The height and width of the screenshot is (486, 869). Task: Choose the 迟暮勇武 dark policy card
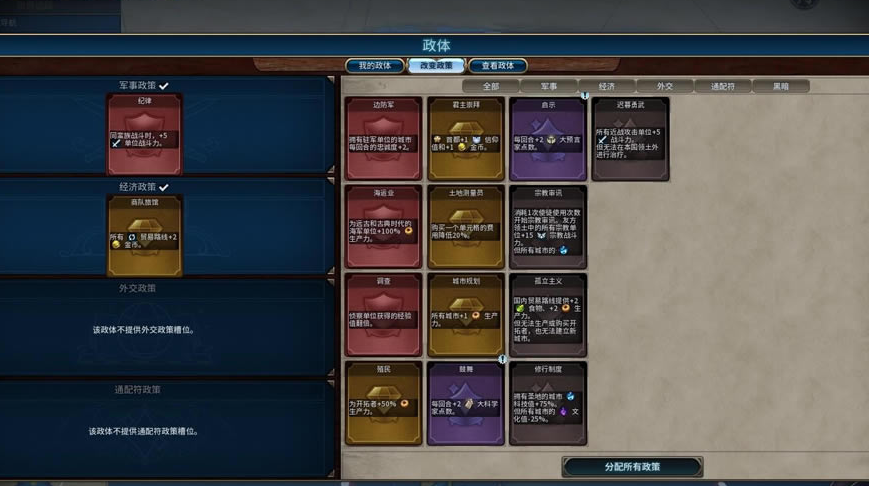tap(630, 139)
